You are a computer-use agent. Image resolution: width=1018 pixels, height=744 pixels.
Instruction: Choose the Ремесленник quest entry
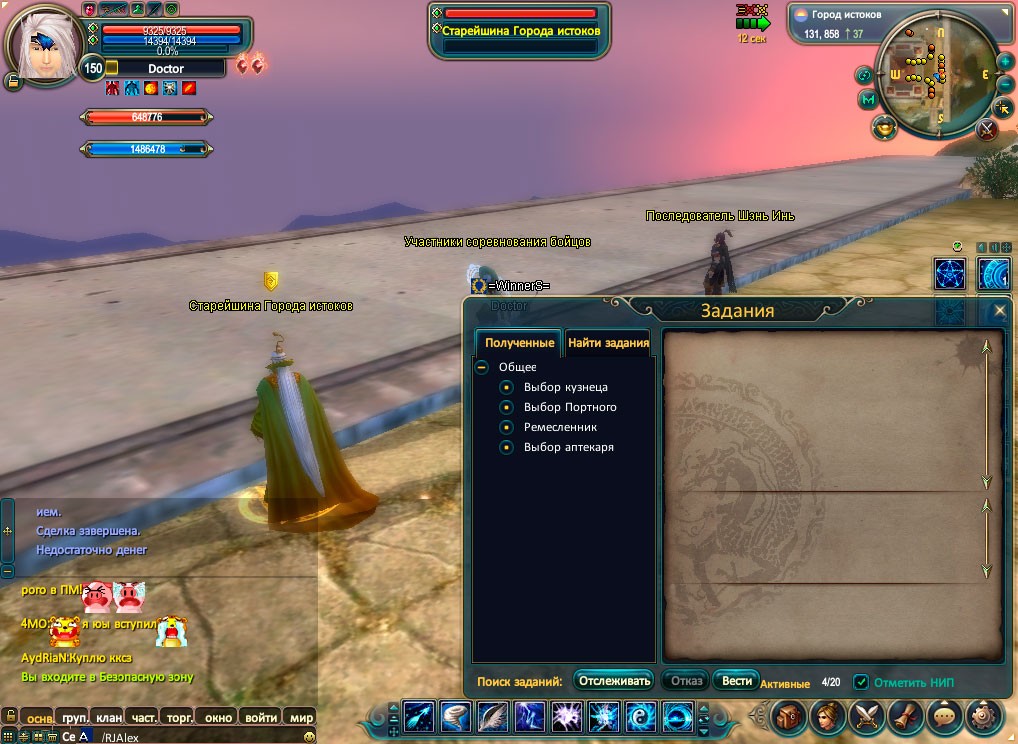560,427
